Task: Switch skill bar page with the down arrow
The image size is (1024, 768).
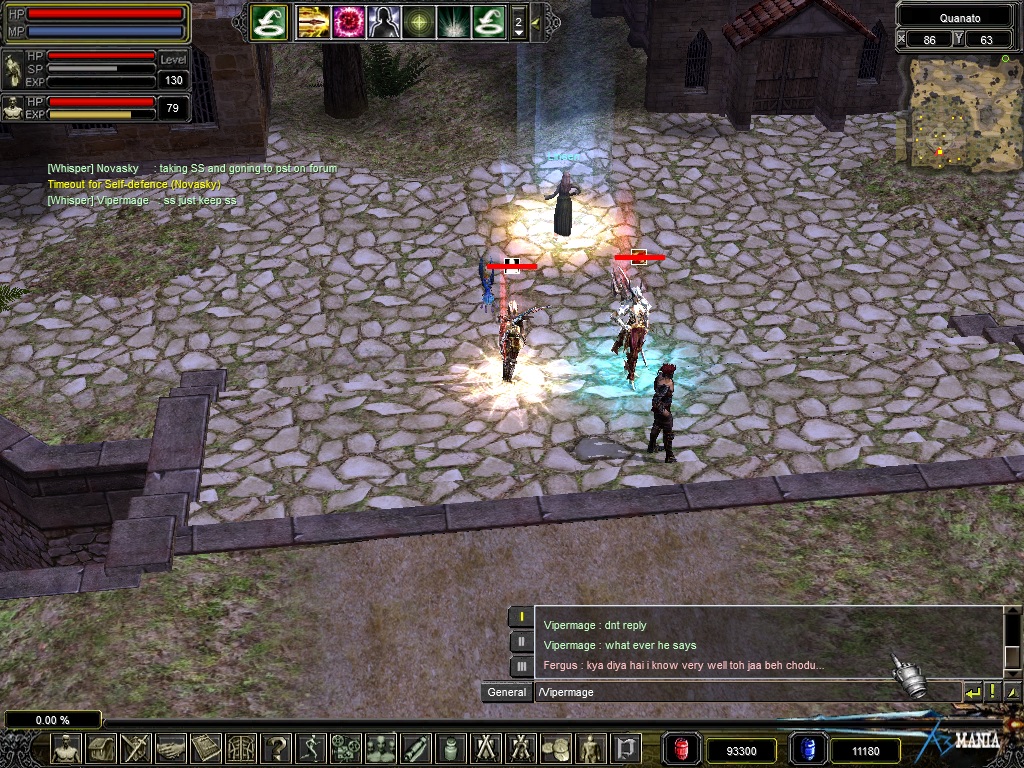Action: tap(518, 33)
